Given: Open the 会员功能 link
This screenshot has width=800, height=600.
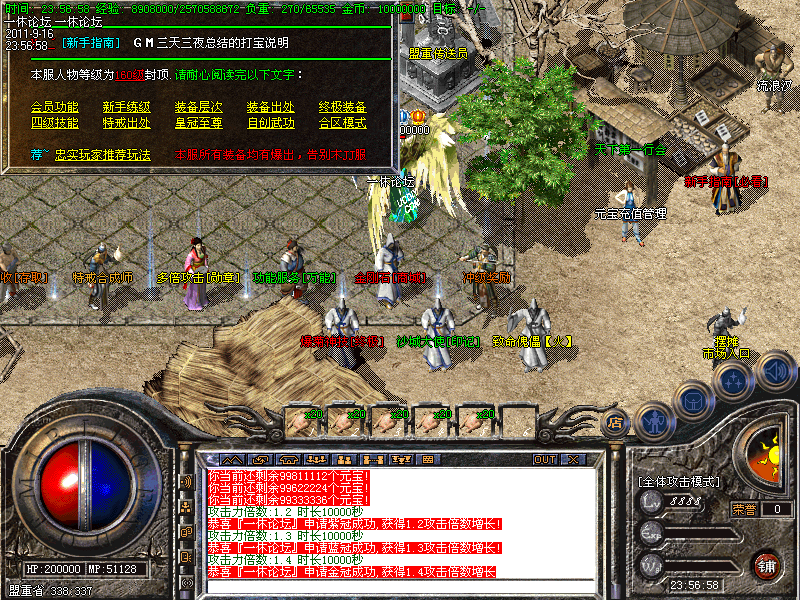Looking at the screenshot, I should 54,107.
